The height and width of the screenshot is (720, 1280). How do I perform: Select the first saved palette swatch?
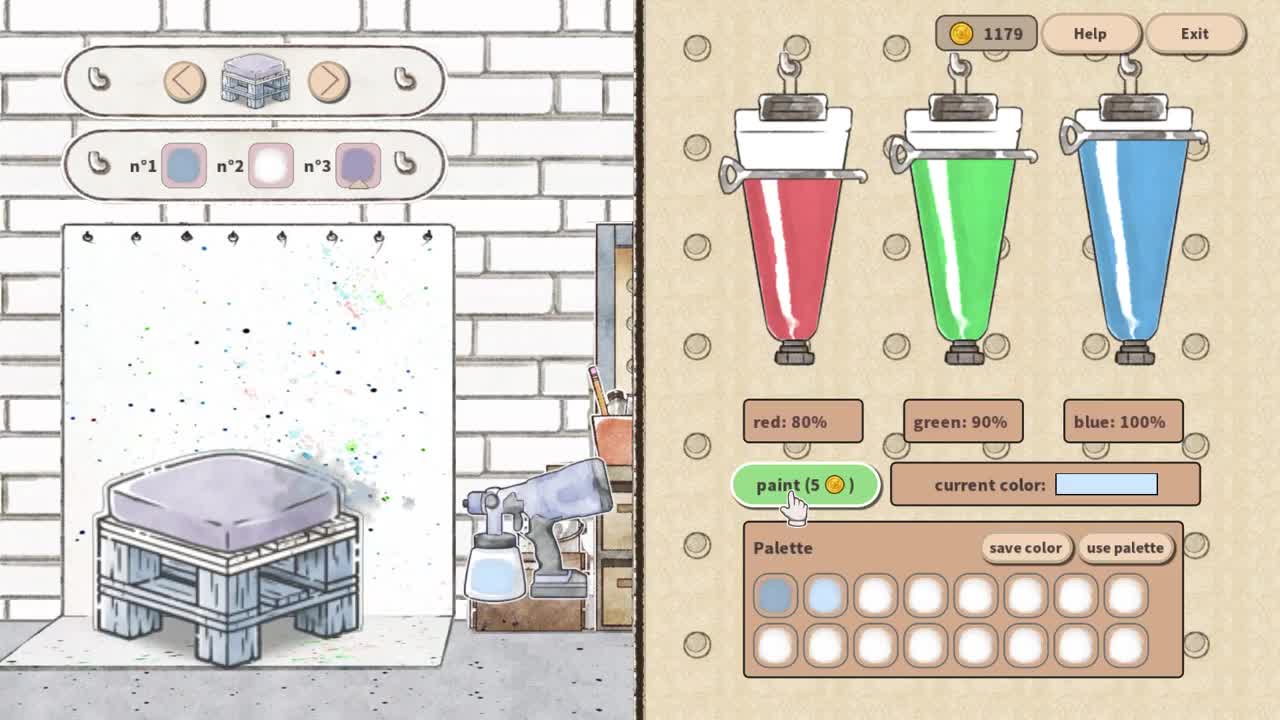point(776,593)
